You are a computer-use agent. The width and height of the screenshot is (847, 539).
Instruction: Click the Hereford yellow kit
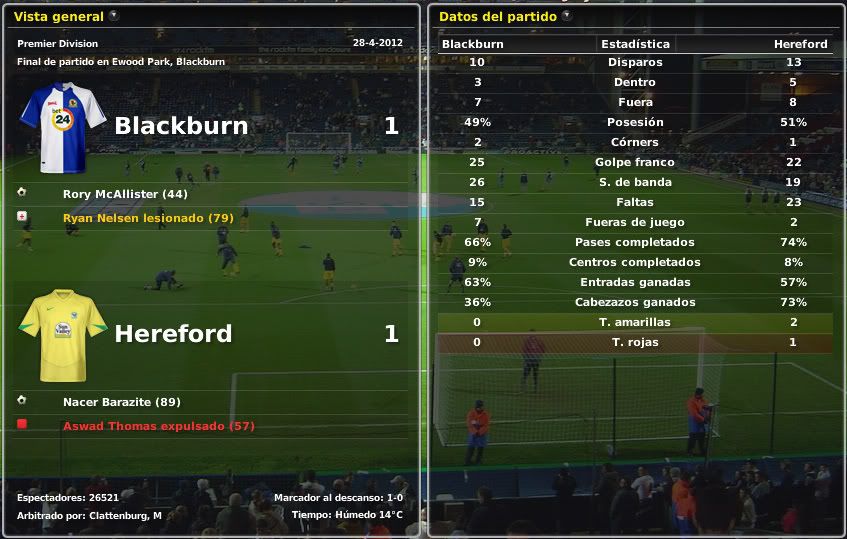pyautogui.click(x=62, y=335)
